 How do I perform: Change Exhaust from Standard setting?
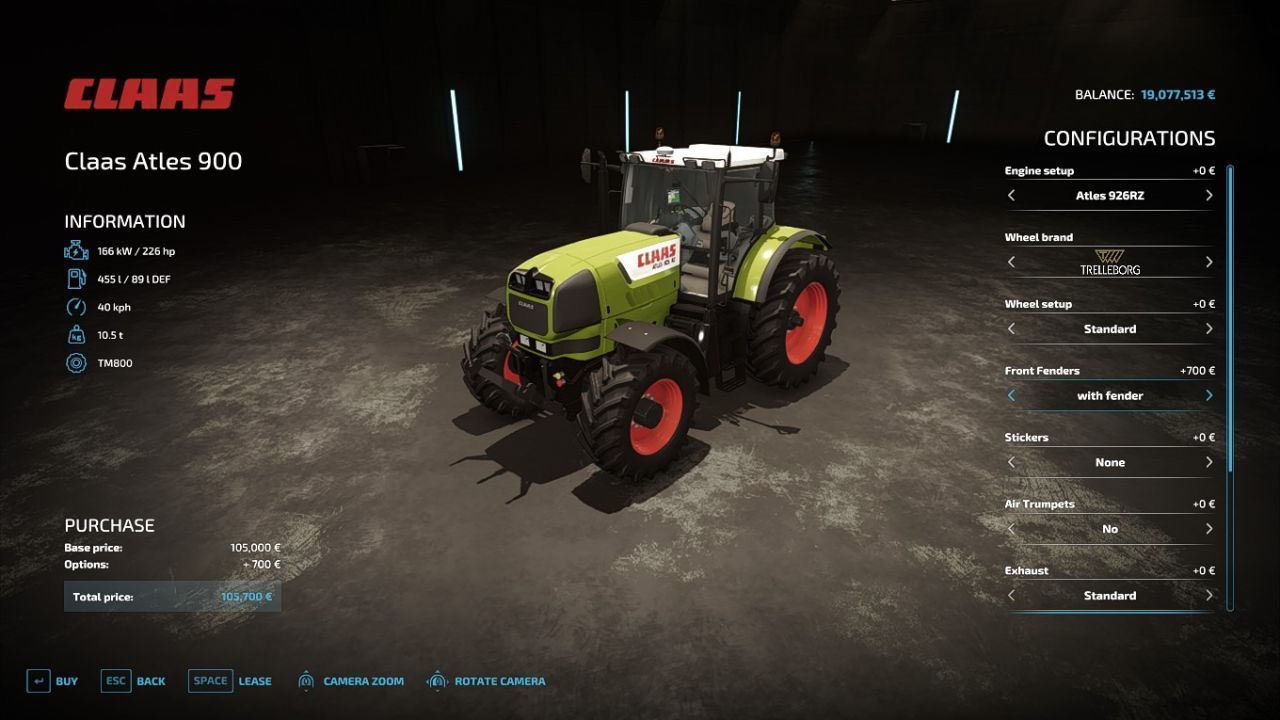tap(1208, 595)
